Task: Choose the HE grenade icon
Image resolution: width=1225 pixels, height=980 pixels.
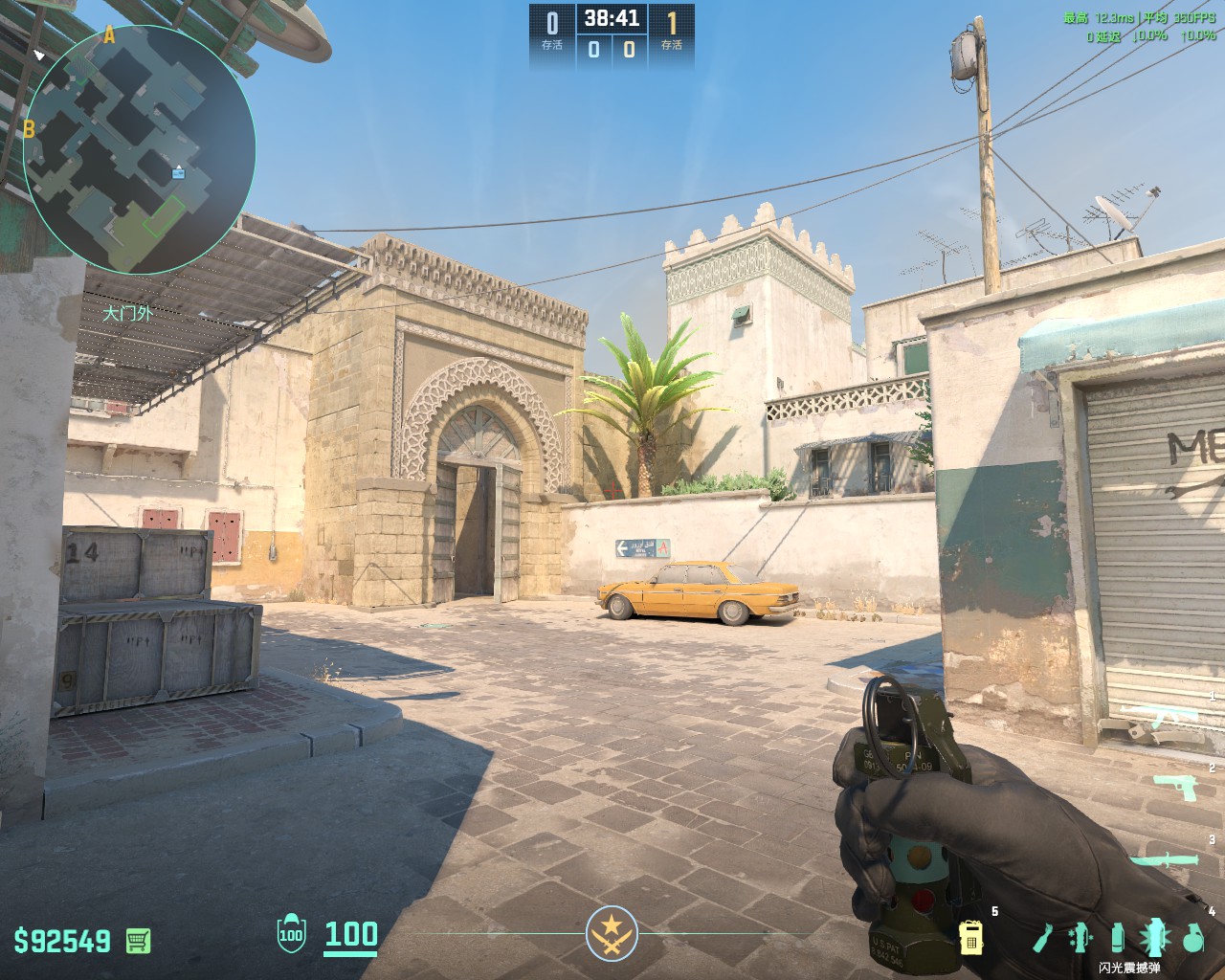Action: click(x=1192, y=938)
